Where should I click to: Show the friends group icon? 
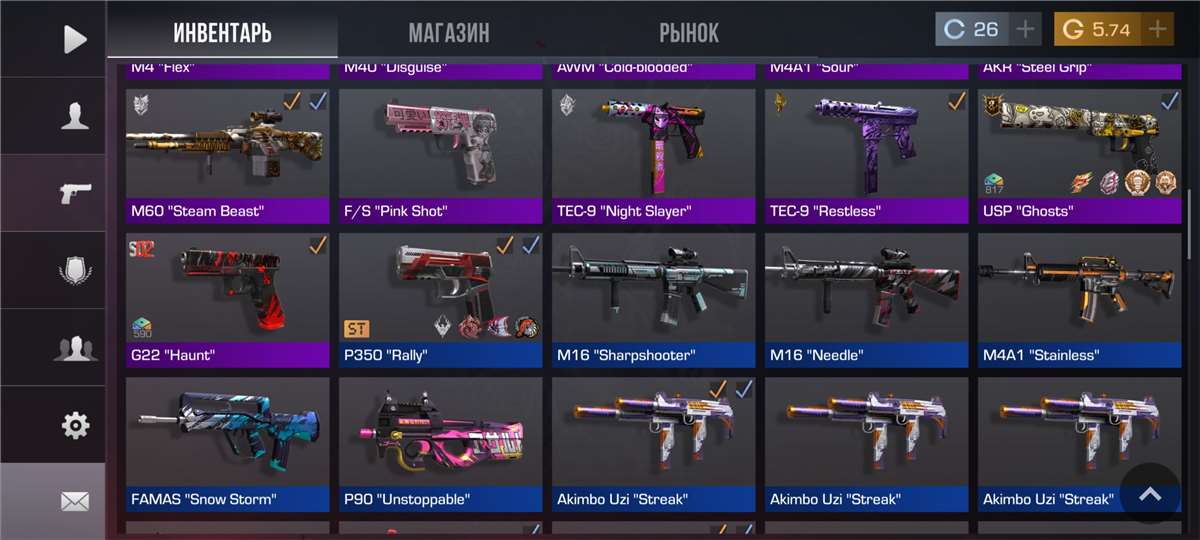pyautogui.click(x=74, y=348)
